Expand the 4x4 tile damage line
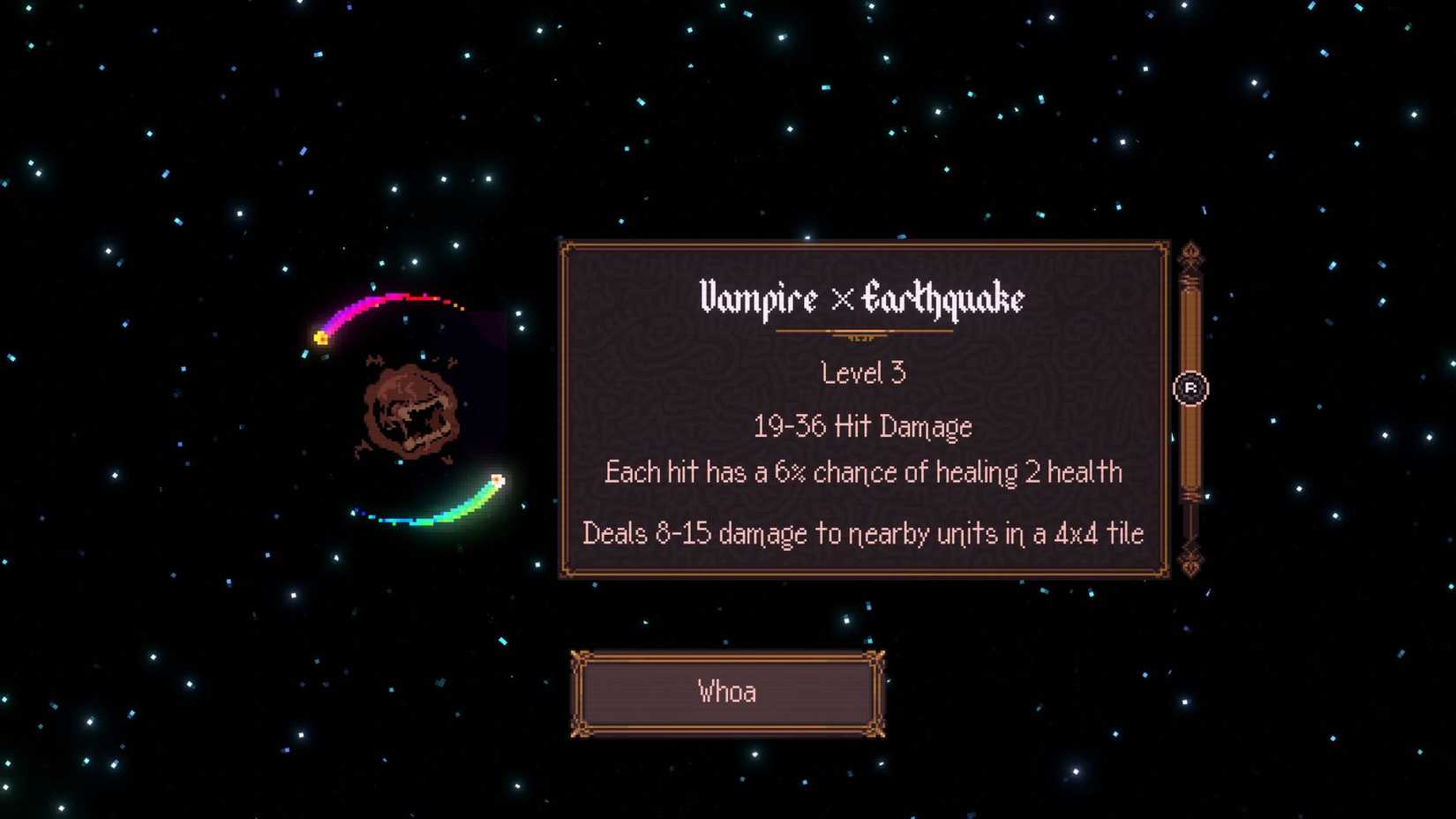 [862, 533]
